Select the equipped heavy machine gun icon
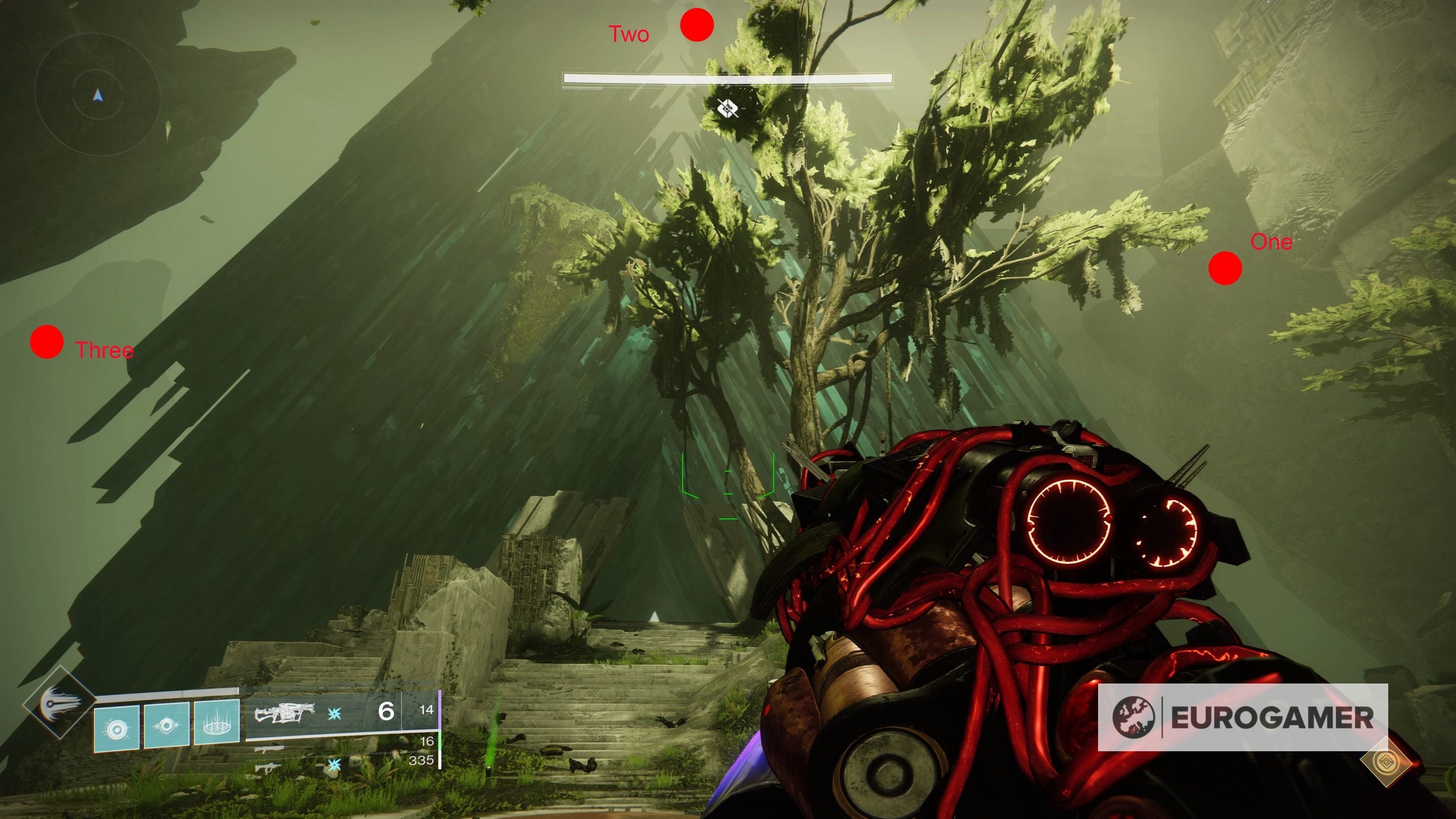This screenshot has height=819, width=1456. pyautogui.click(x=286, y=713)
